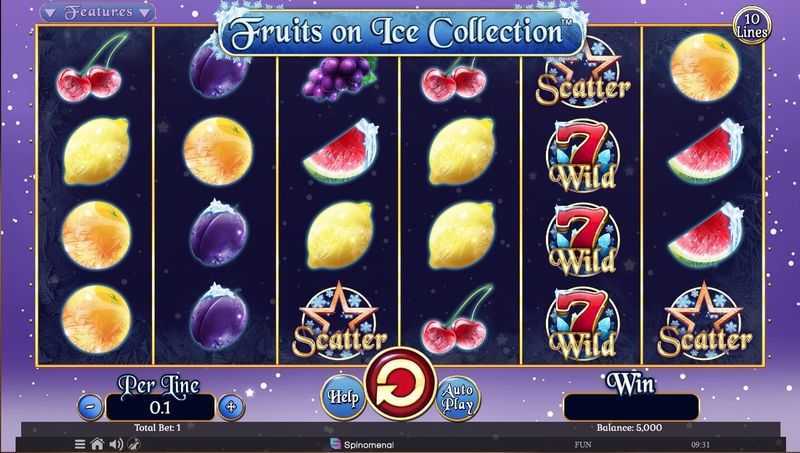Increase the Per Line bet
The image size is (800, 453).
click(x=231, y=407)
